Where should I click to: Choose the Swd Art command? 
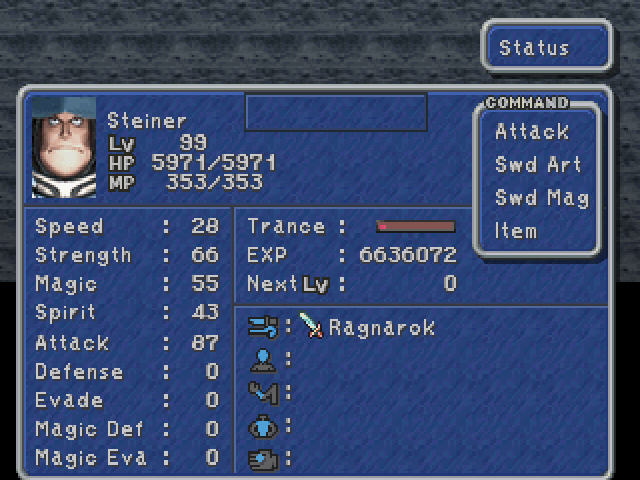[537, 165]
